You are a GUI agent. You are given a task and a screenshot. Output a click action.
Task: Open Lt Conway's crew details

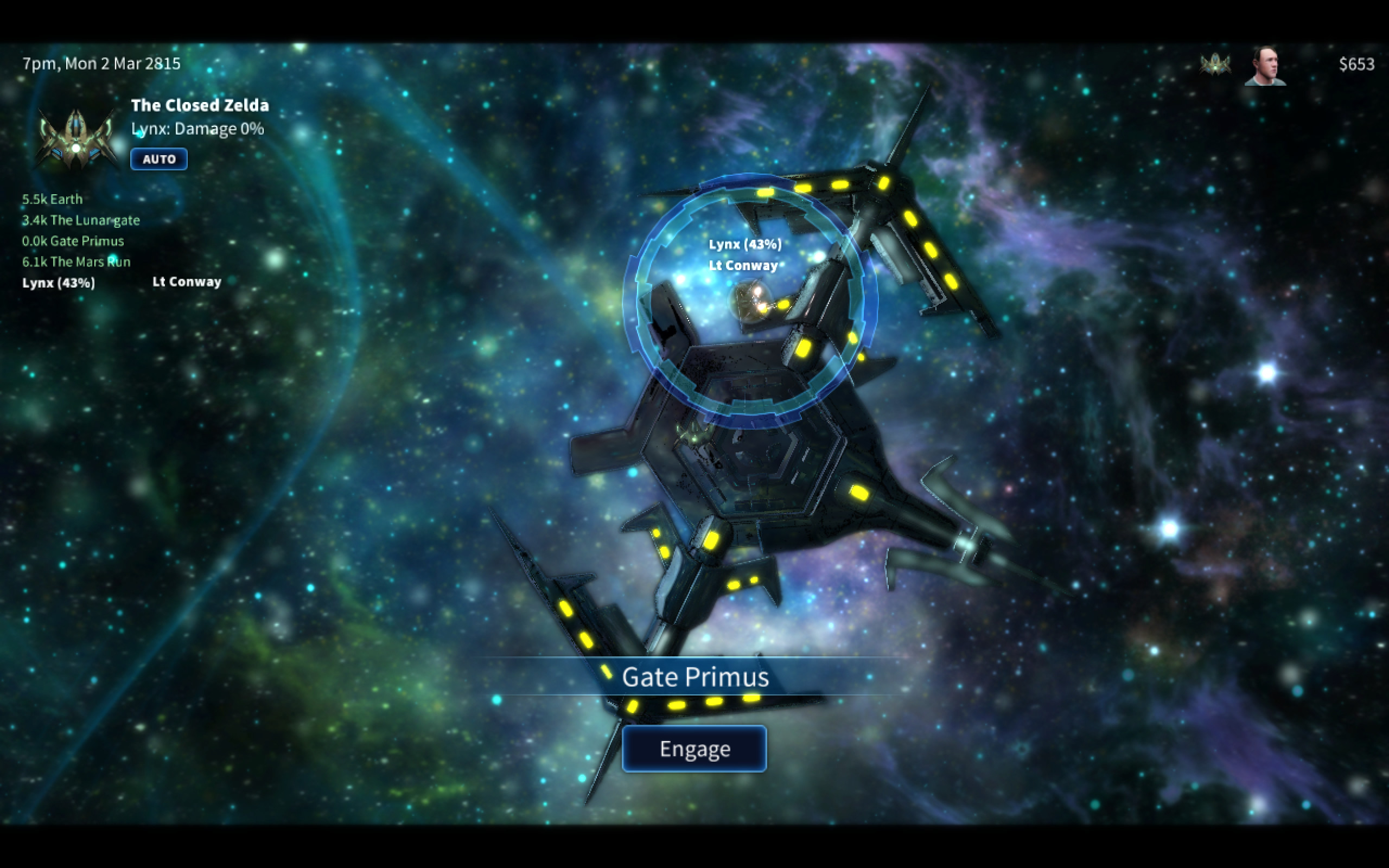[186, 282]
